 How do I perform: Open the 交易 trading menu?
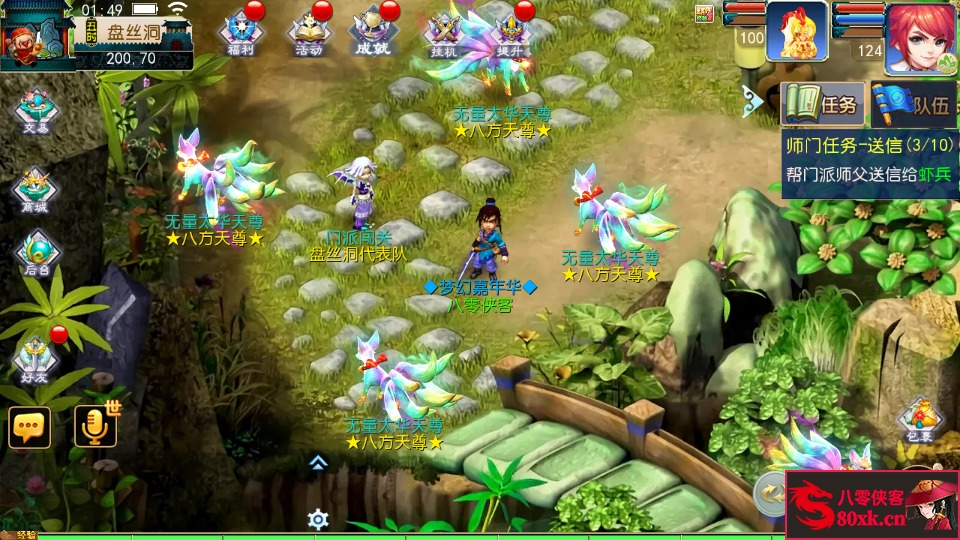tap(36, 112)
